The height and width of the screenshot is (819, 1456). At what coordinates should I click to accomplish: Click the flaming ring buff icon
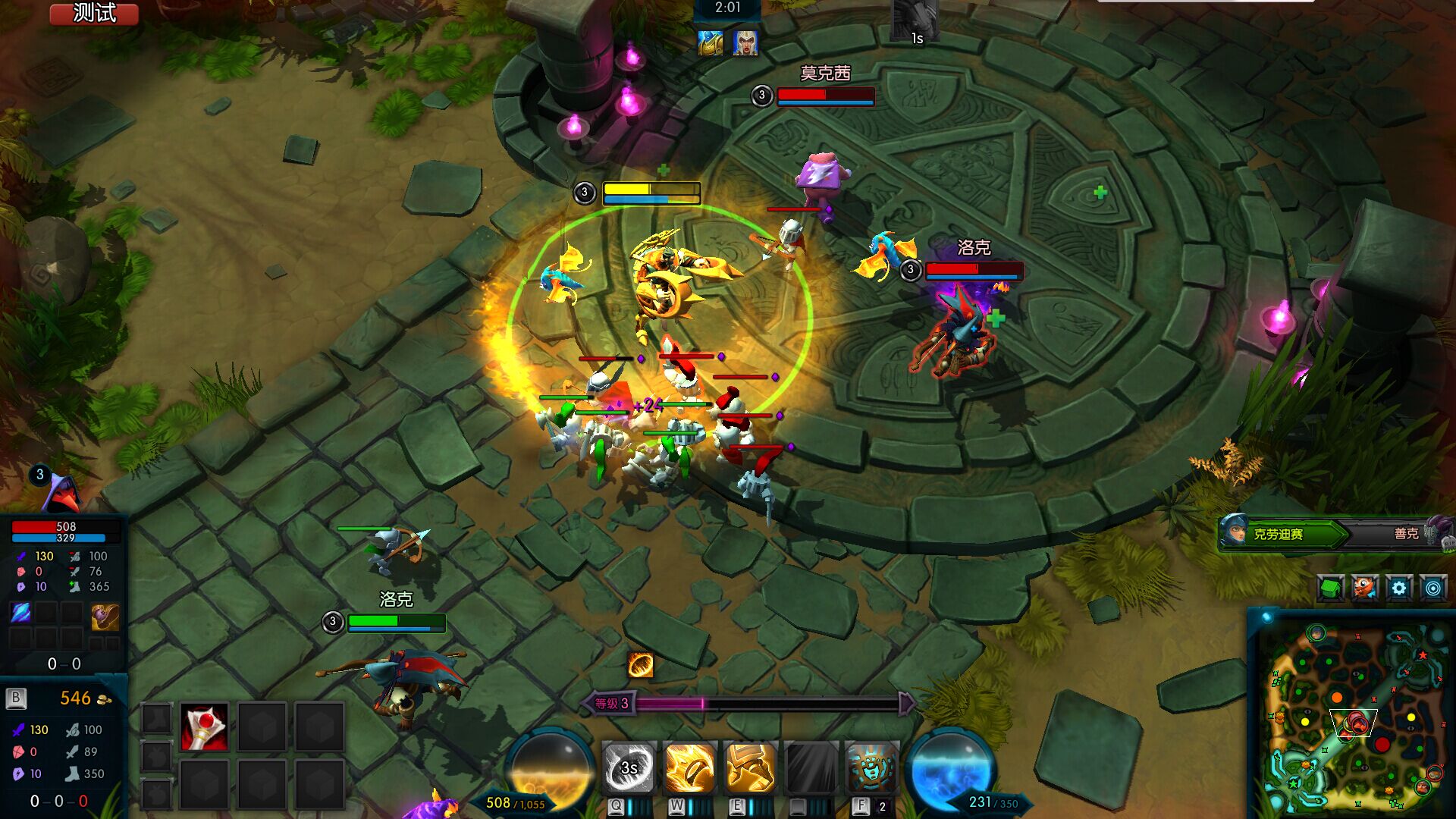pyautogui.click(x=641, y=665)
